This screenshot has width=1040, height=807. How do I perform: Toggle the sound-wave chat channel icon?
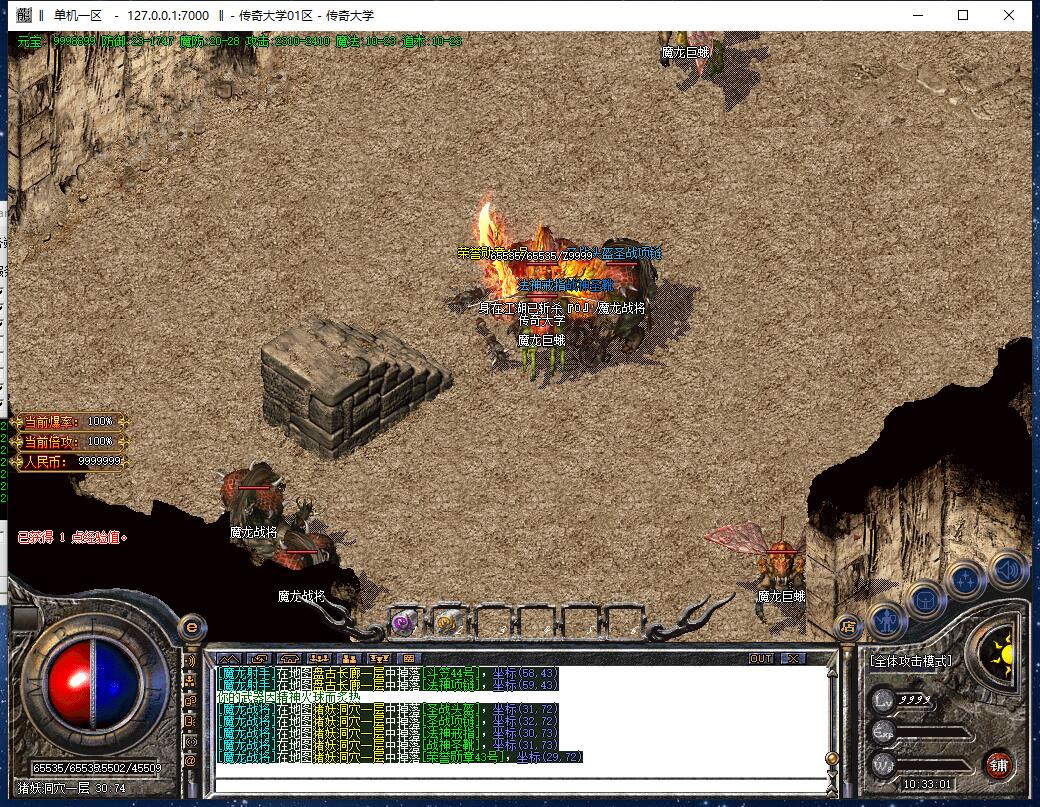point(191,661)
